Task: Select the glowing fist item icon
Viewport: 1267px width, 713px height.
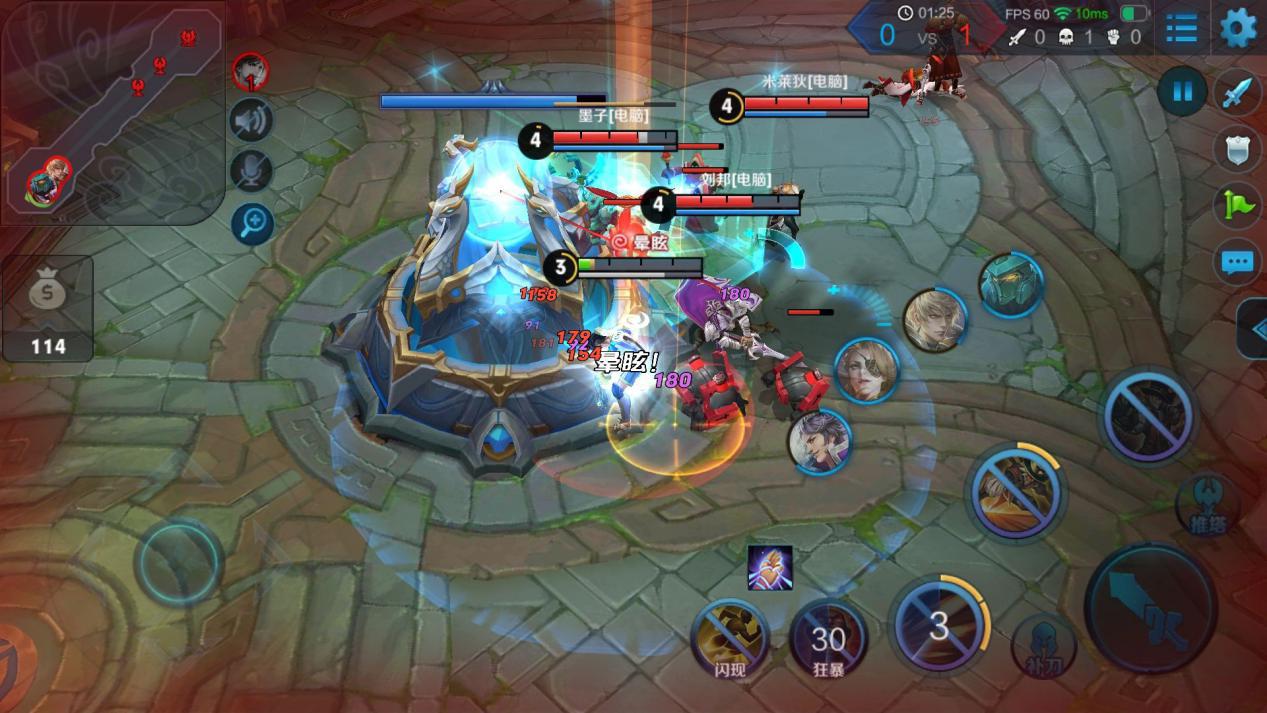Action: coord(770,568)
